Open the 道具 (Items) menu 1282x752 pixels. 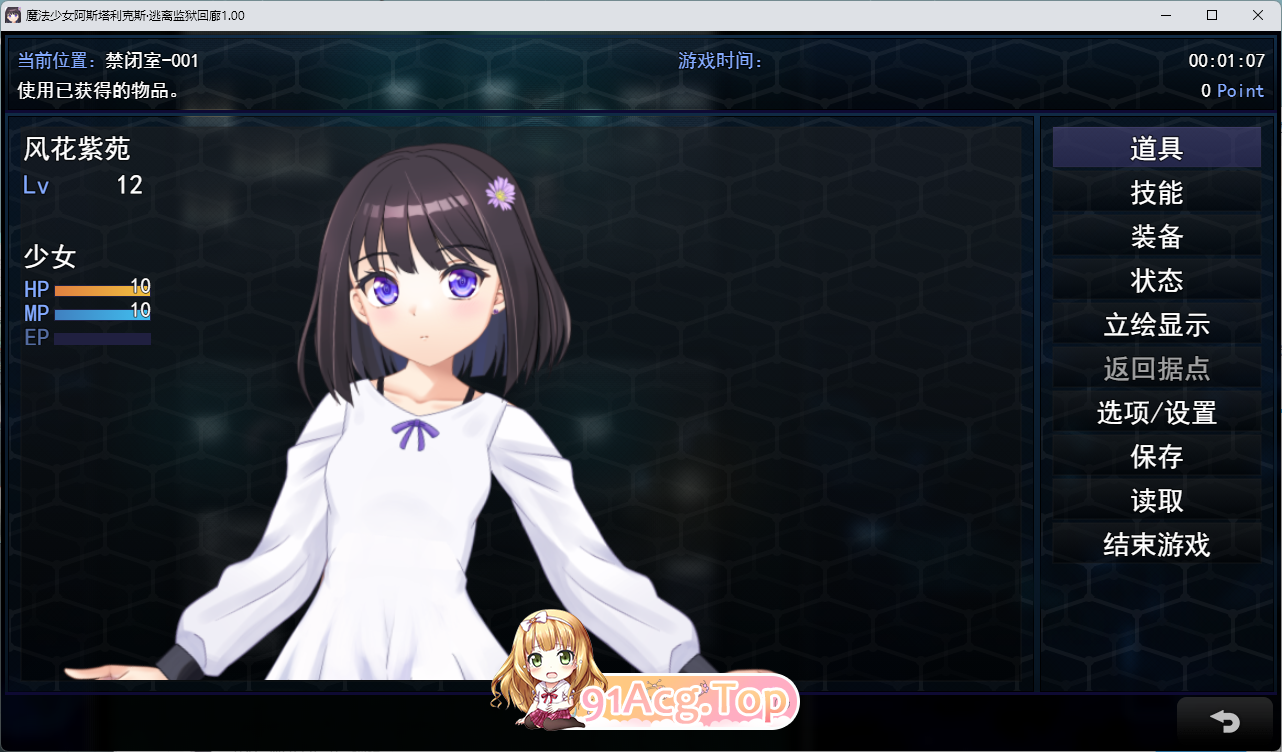1156,147
